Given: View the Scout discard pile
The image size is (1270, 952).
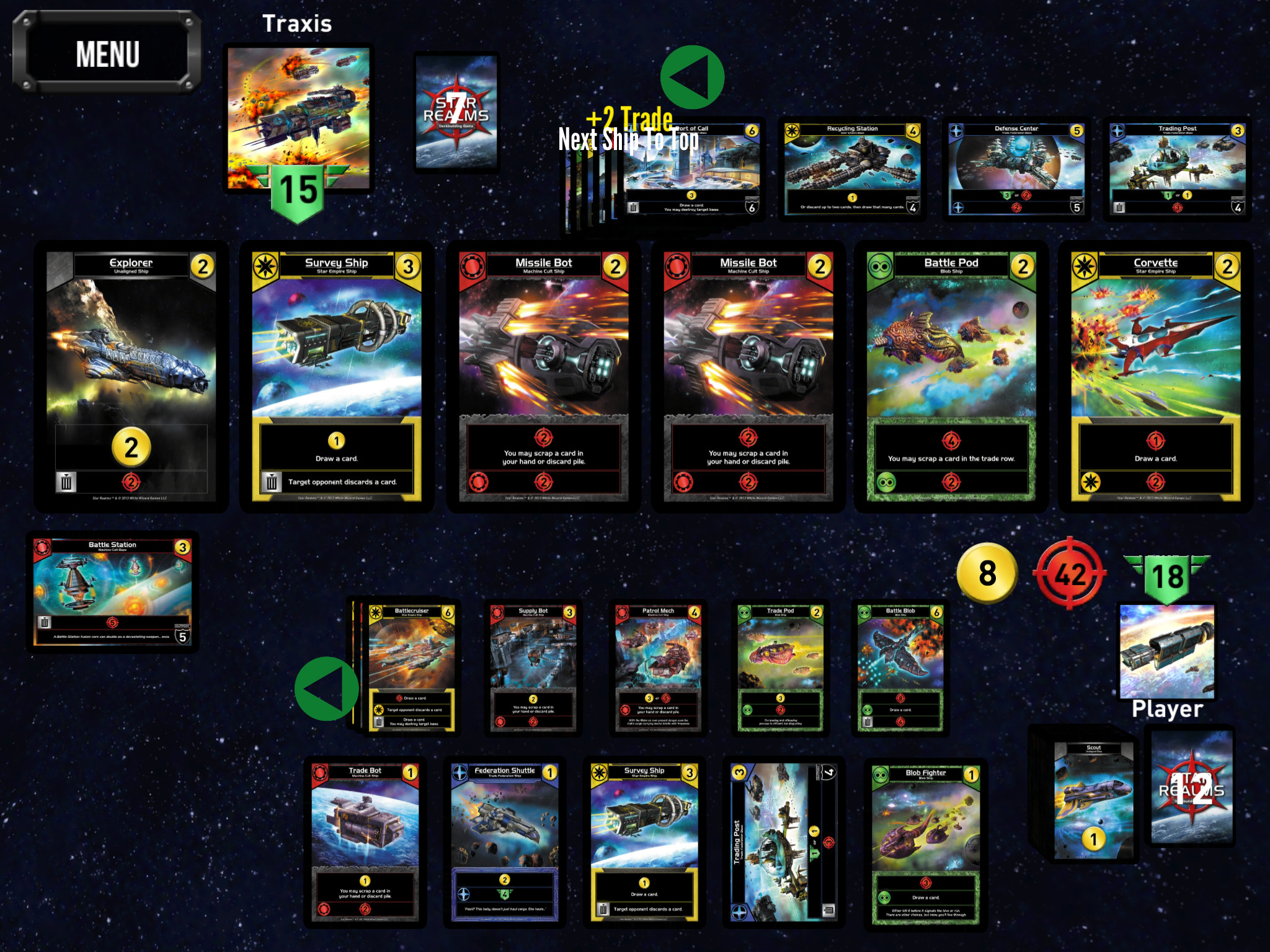Looking at the screenshot, I should 1093,800.
